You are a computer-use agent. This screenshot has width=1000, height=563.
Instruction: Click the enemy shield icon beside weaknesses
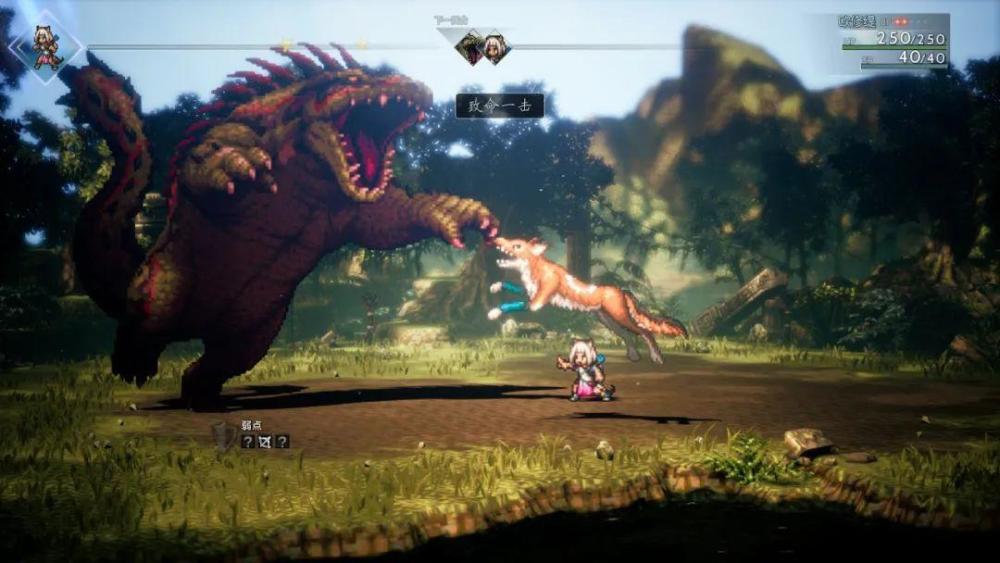223,437
